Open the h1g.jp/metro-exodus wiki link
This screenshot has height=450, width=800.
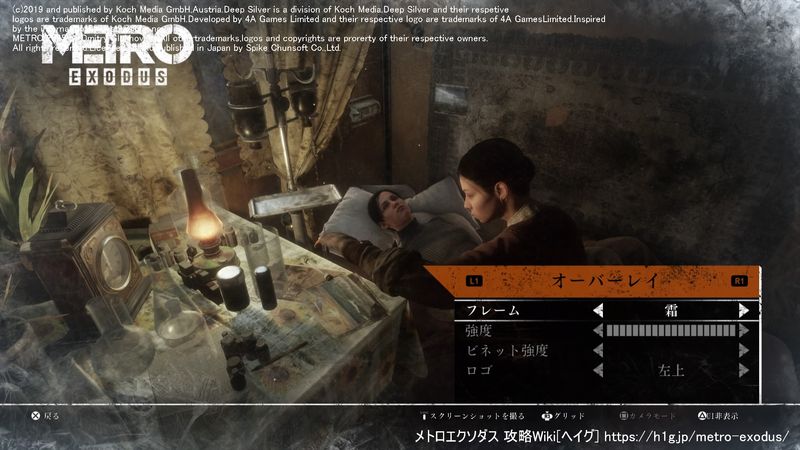click(696, 437)
